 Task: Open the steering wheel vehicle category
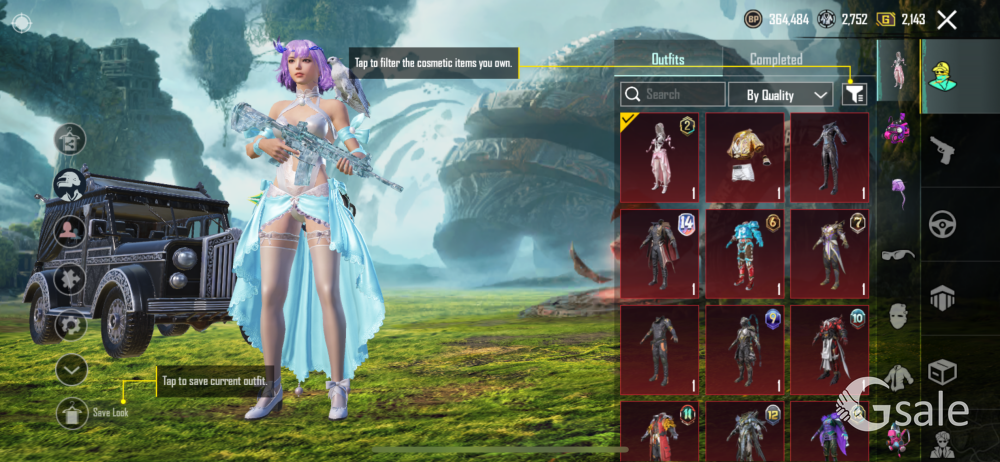coord(942,223)
